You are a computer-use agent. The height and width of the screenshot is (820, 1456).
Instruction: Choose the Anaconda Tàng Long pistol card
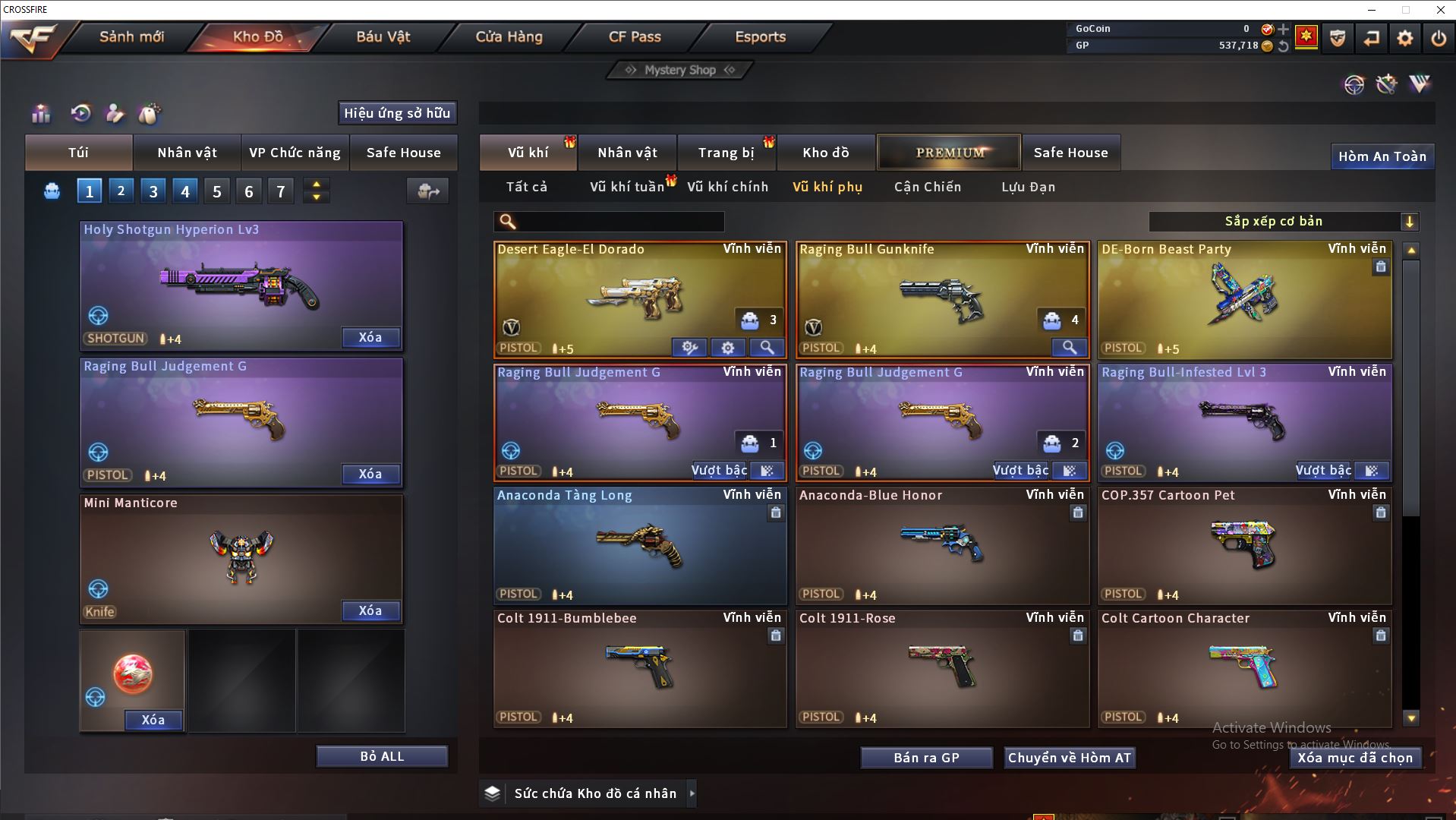[639, 545]
